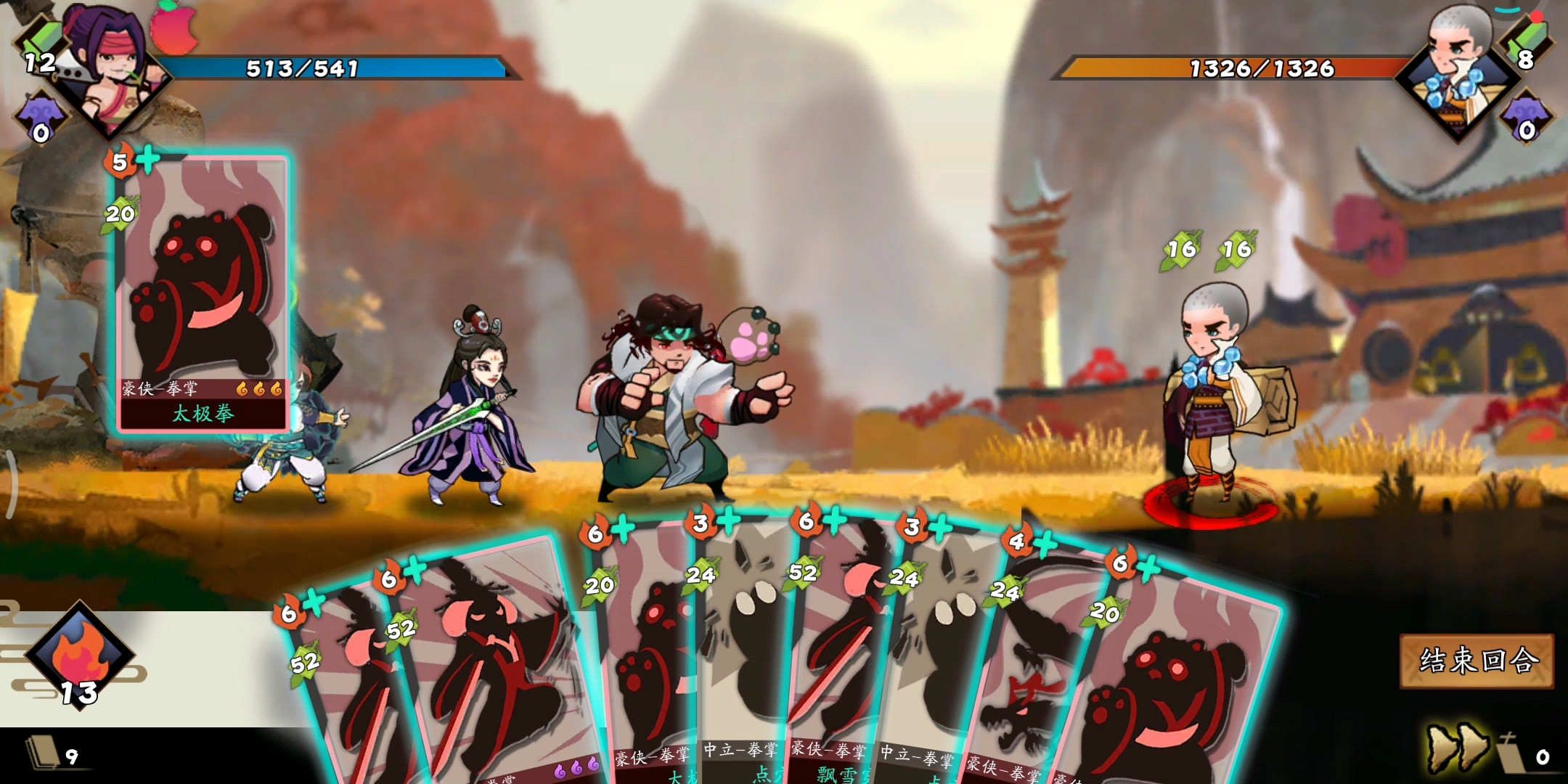Image resolution: width=1568 pixels, height=784 pixels.
Task: Check the red apple buff icon
Action: (x=174, y=29)
